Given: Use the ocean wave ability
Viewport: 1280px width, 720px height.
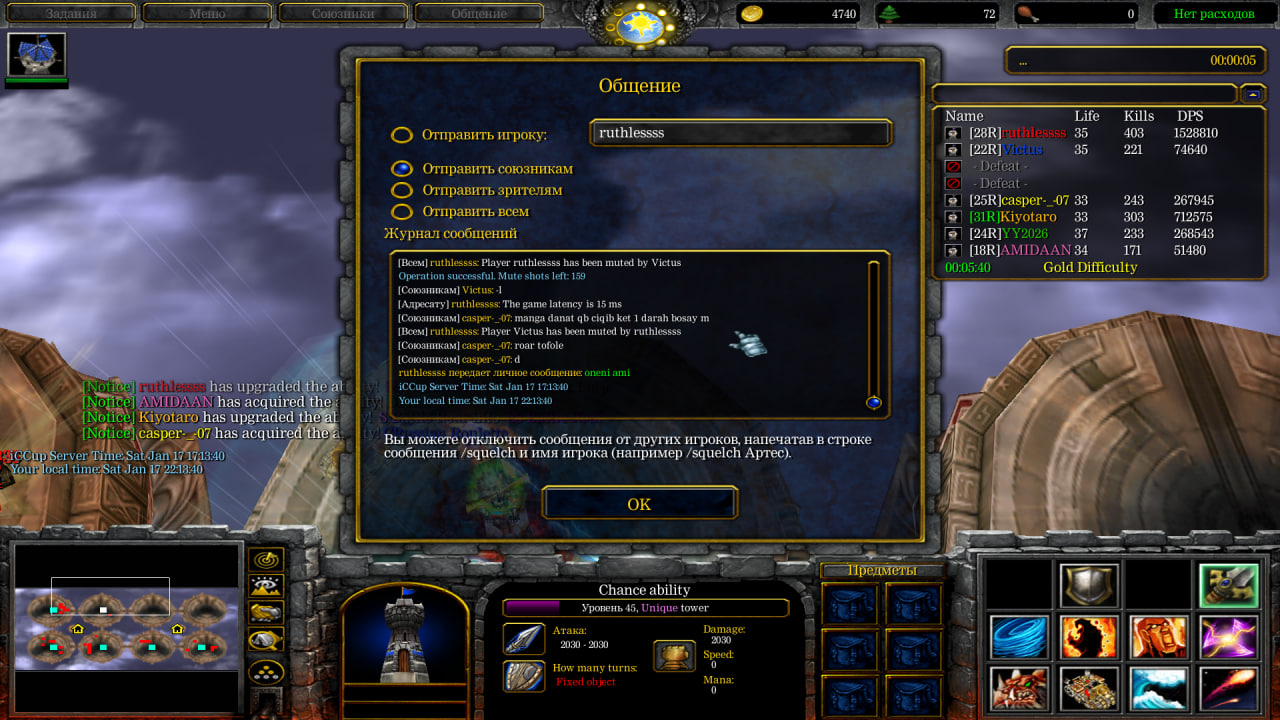Looking at the screenshot, I should point(1159,689).
